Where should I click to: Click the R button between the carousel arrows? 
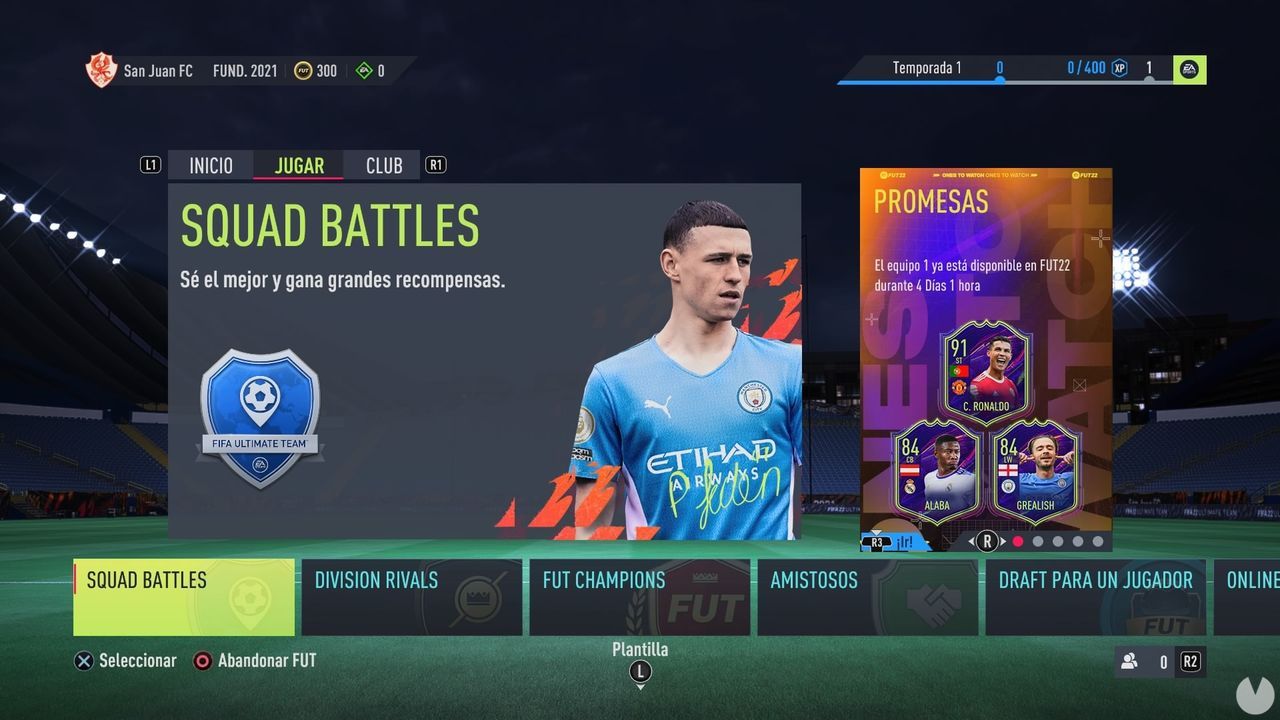pyautogui.click(x=986, y=540)
